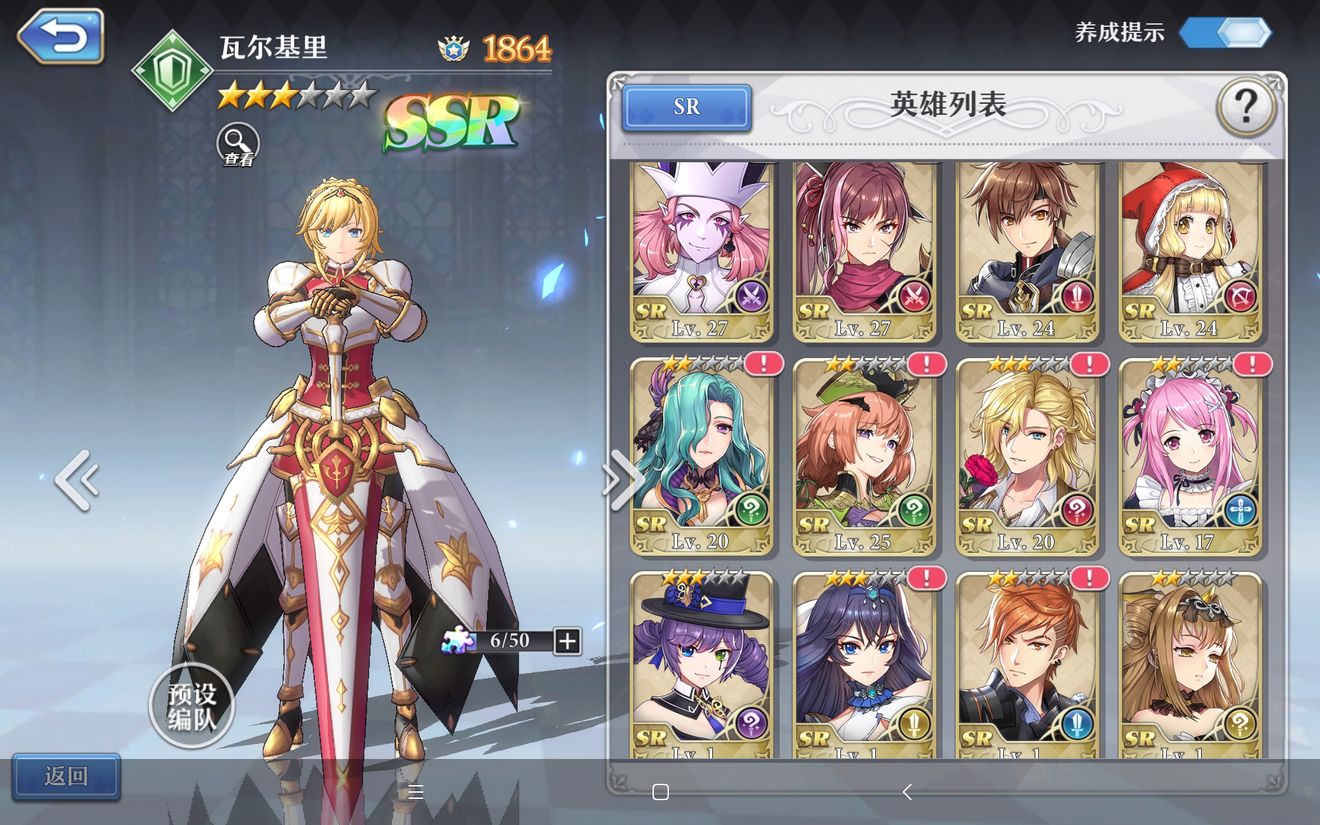Toggle the 养成提示 switch
This screenshot has height=825, width=1320.
click(1225, 32)
